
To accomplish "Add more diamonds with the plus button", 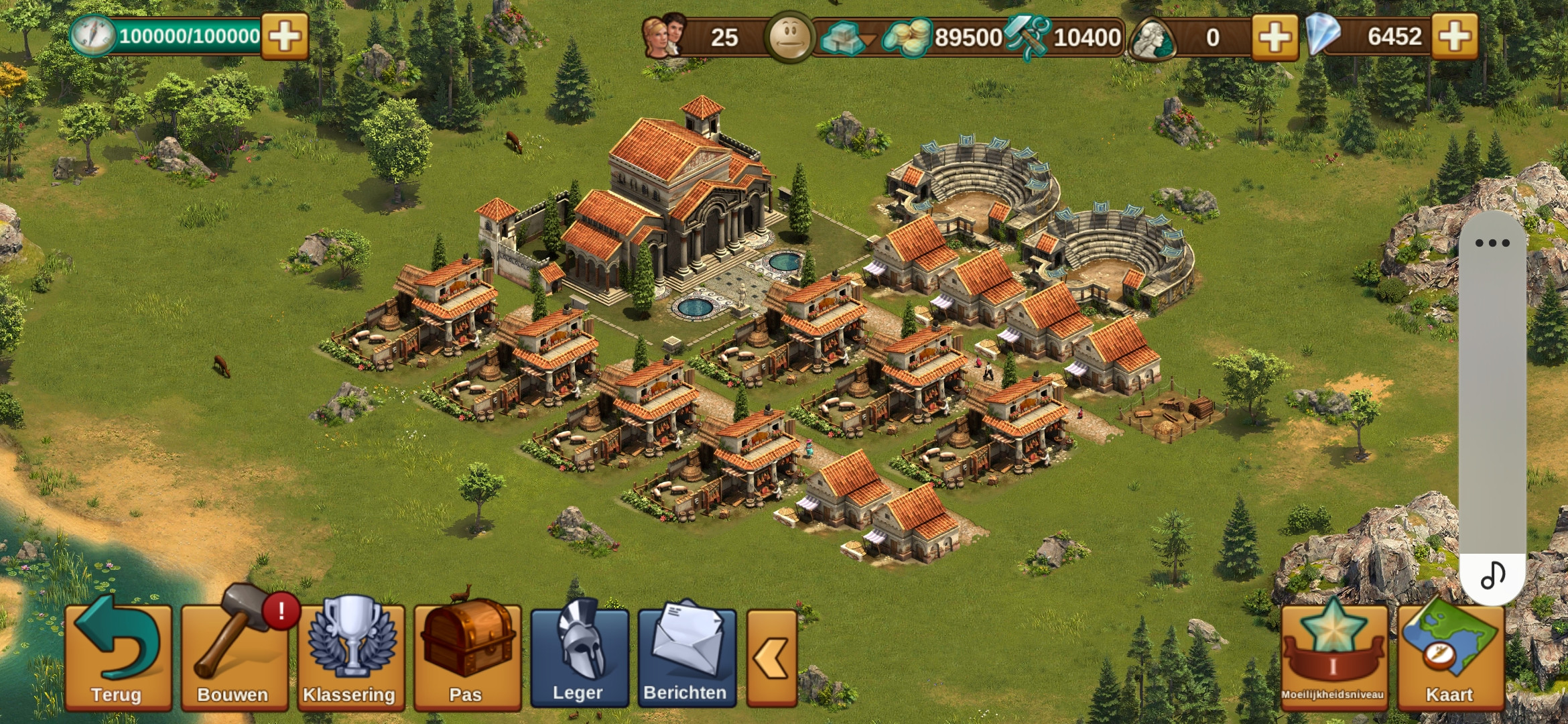I will click(x=1454, y=36).
